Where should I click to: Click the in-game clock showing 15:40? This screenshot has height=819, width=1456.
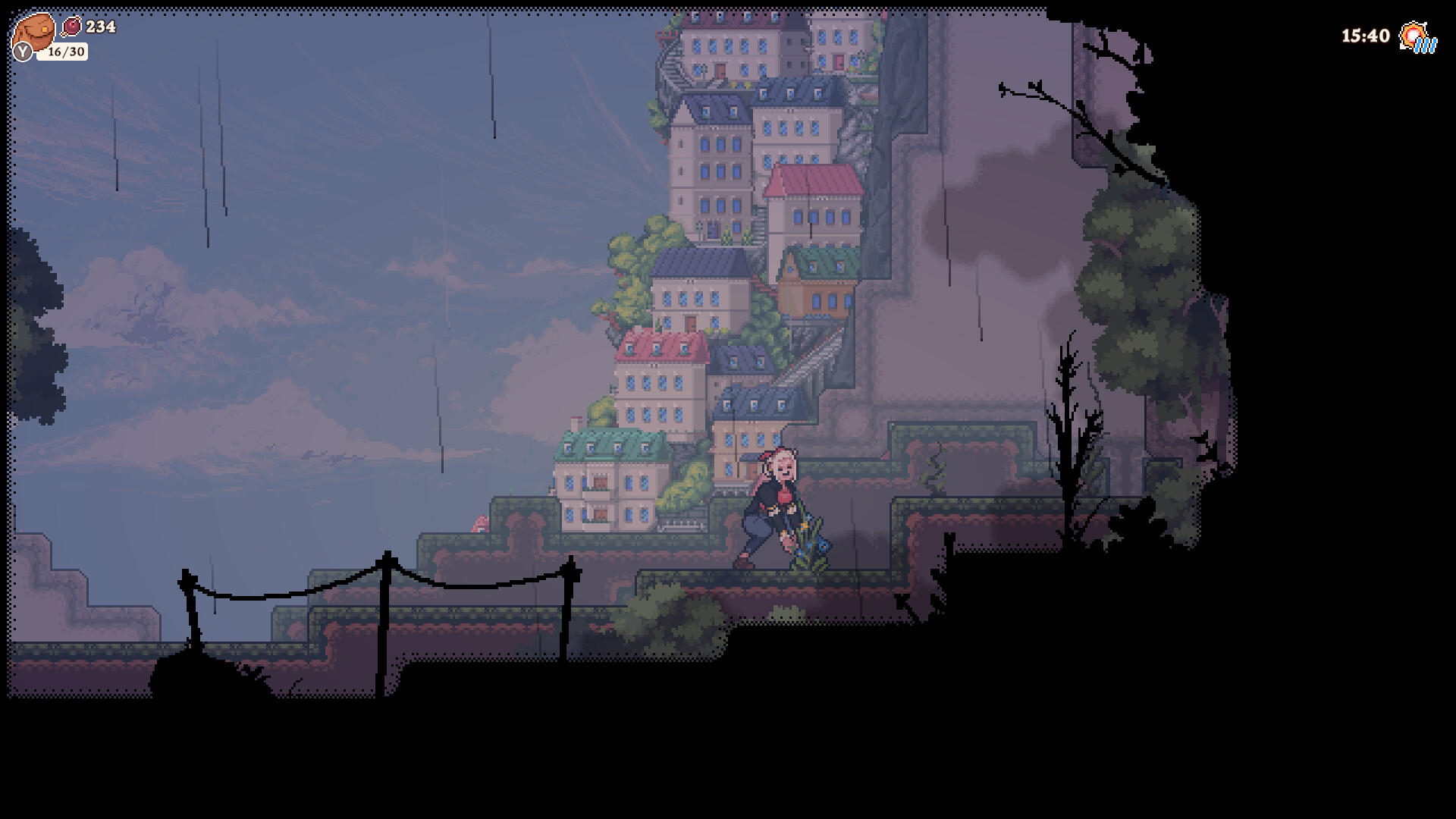tap(1365, 35)
